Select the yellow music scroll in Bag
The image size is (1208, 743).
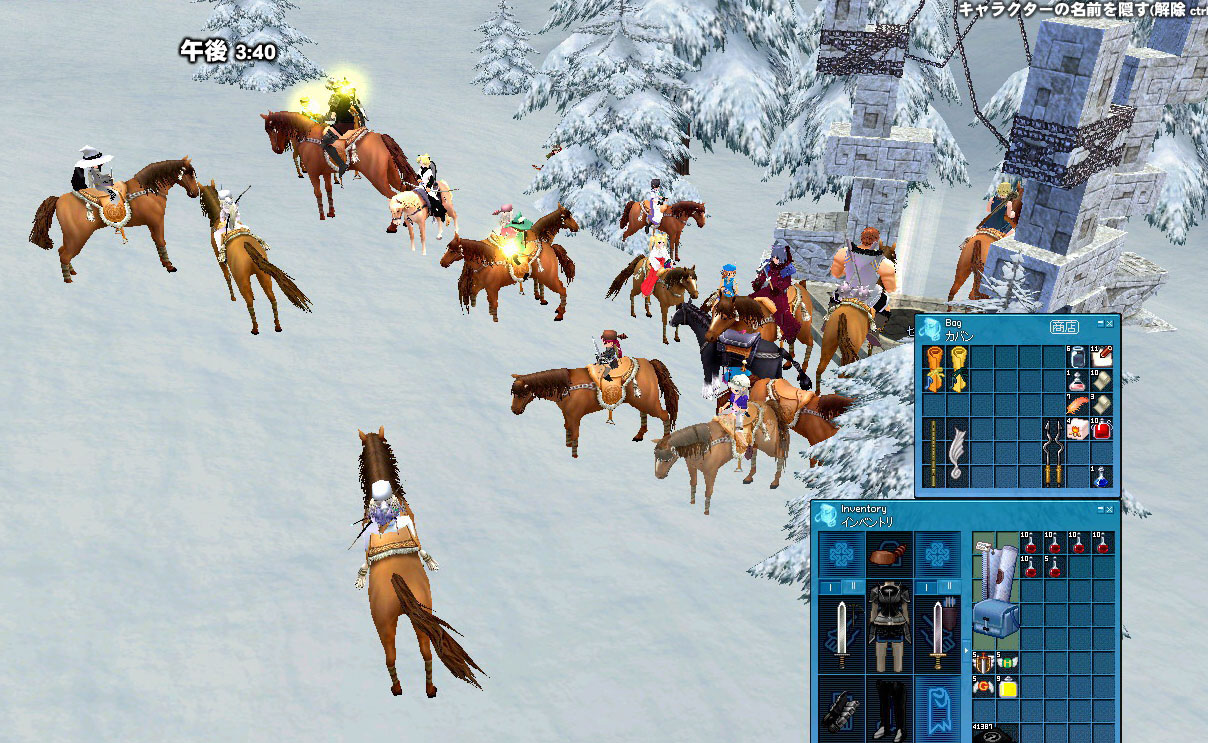(x=957, y=368)
